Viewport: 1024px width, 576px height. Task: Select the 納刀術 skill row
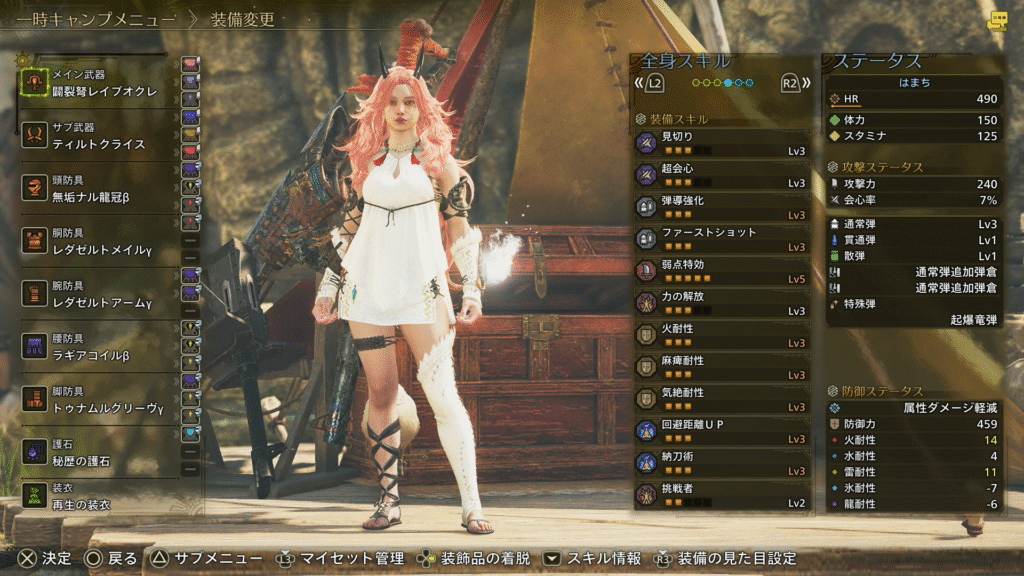click(x=722, y=463)
